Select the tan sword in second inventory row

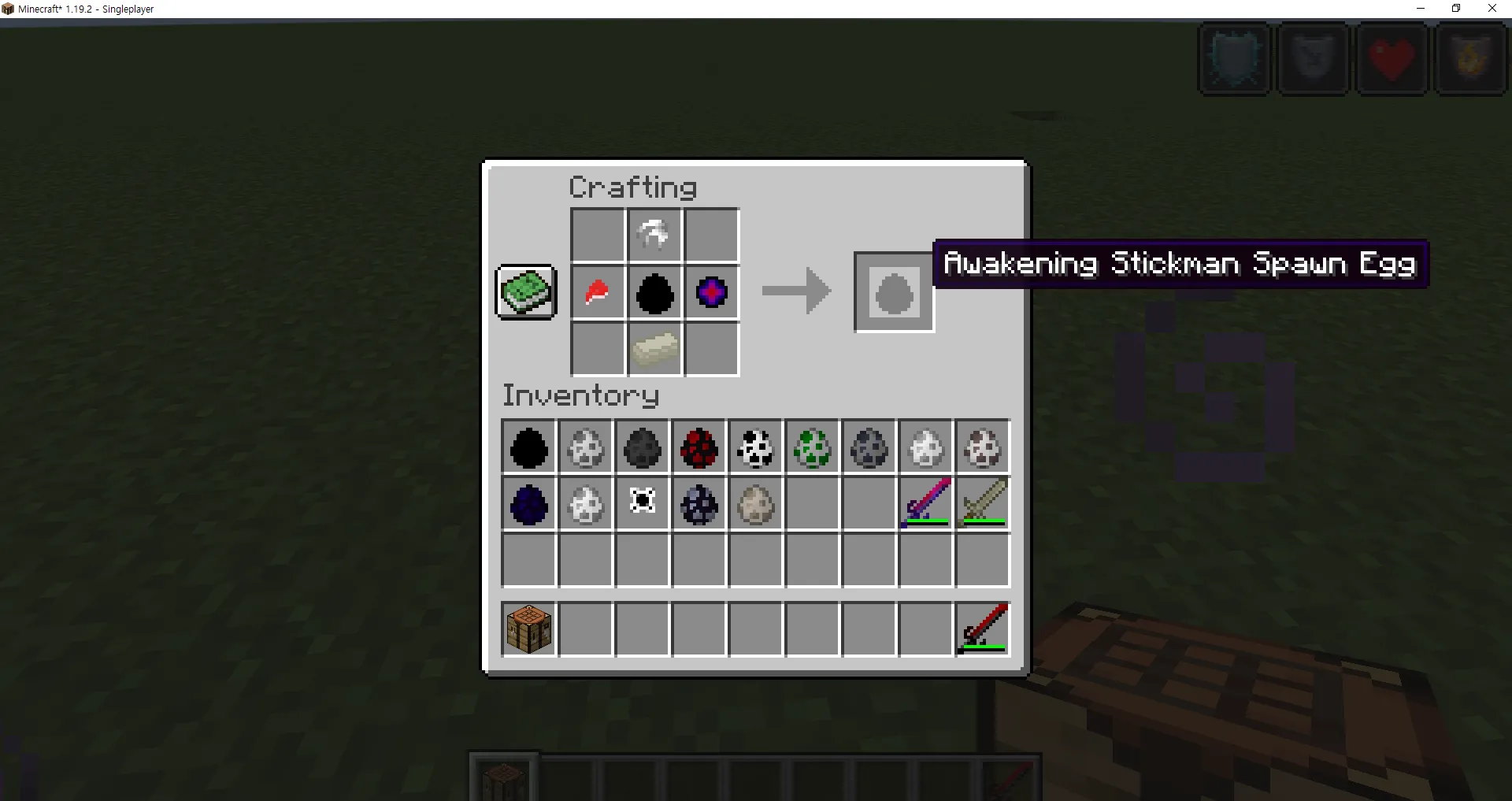click(x=981, y=504)
